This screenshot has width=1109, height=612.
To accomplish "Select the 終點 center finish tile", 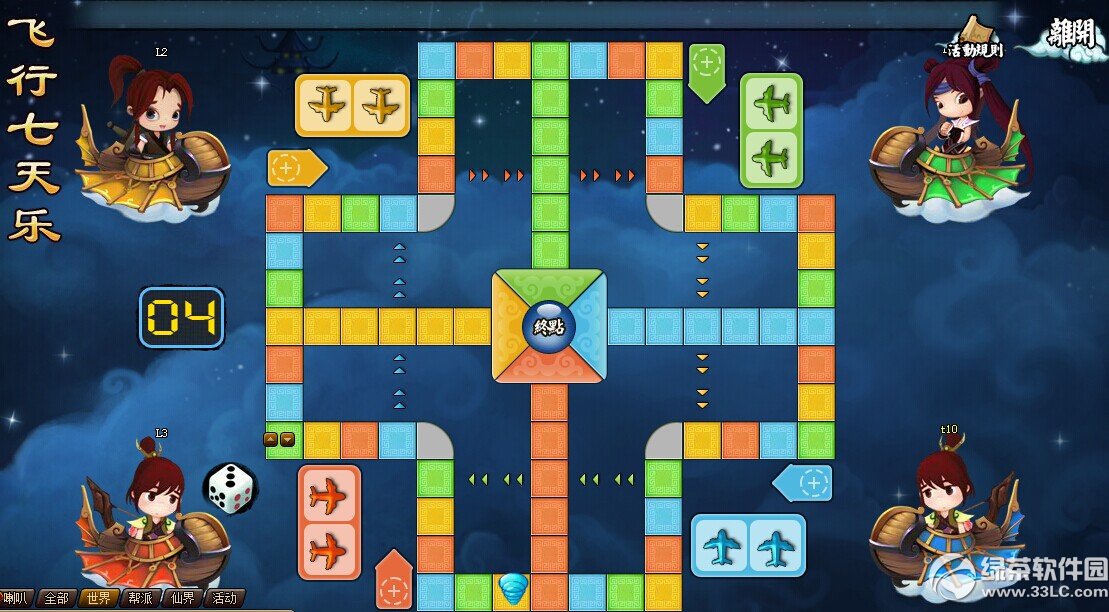I will point(548,325).
